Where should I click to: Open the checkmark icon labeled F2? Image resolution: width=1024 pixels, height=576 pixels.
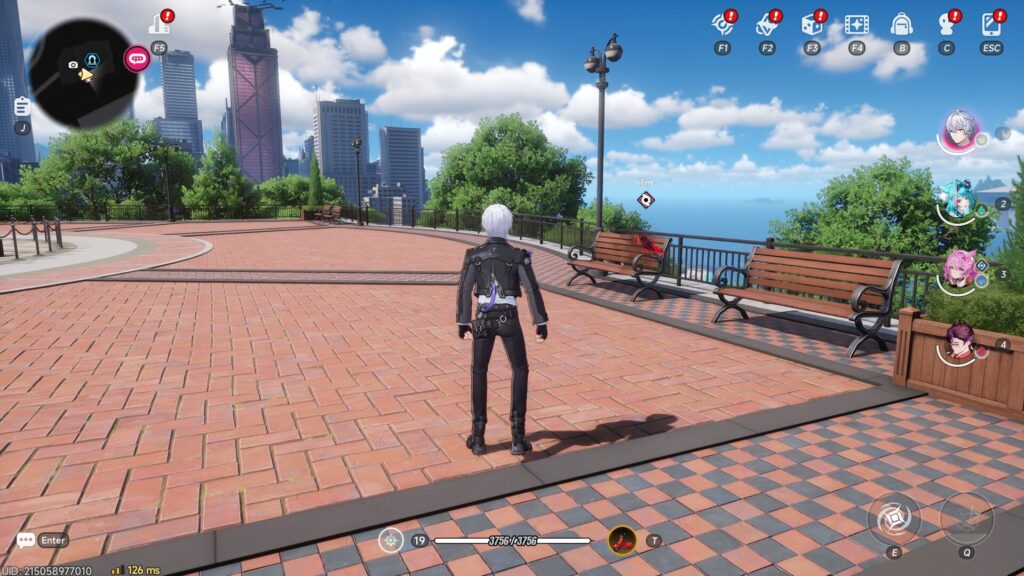click(767, 25)
